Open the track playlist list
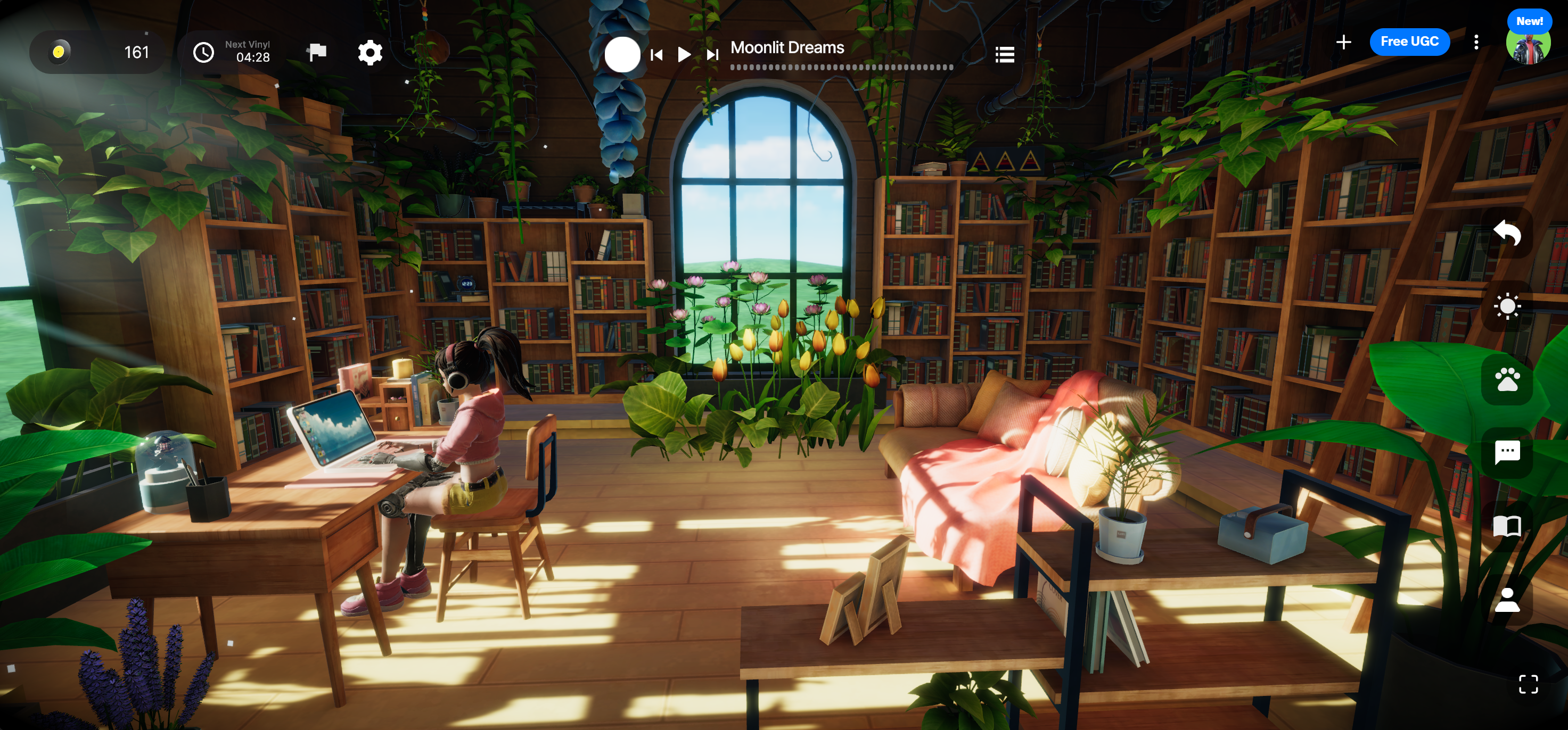1568x730 pixels. (x=1004, y=55)
